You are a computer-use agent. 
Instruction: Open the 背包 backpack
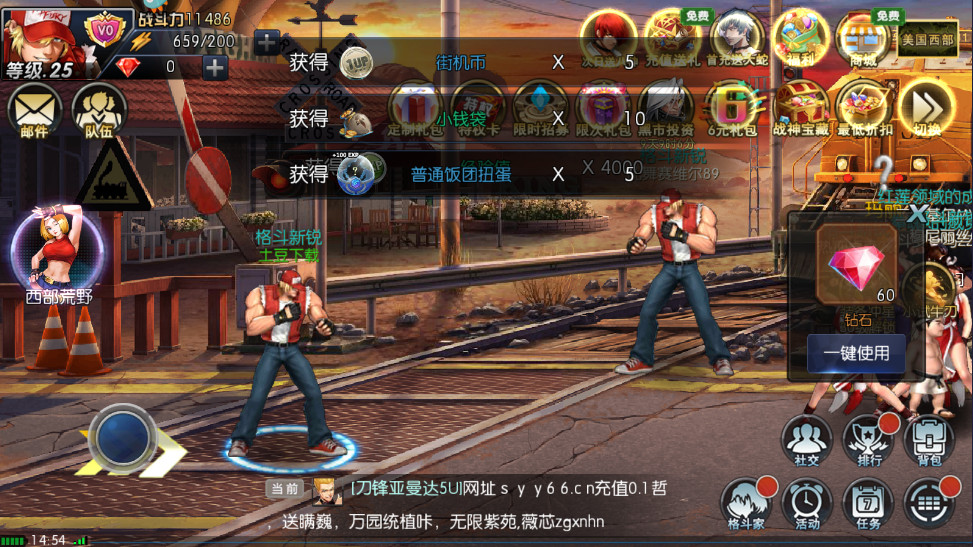(929, 441)
